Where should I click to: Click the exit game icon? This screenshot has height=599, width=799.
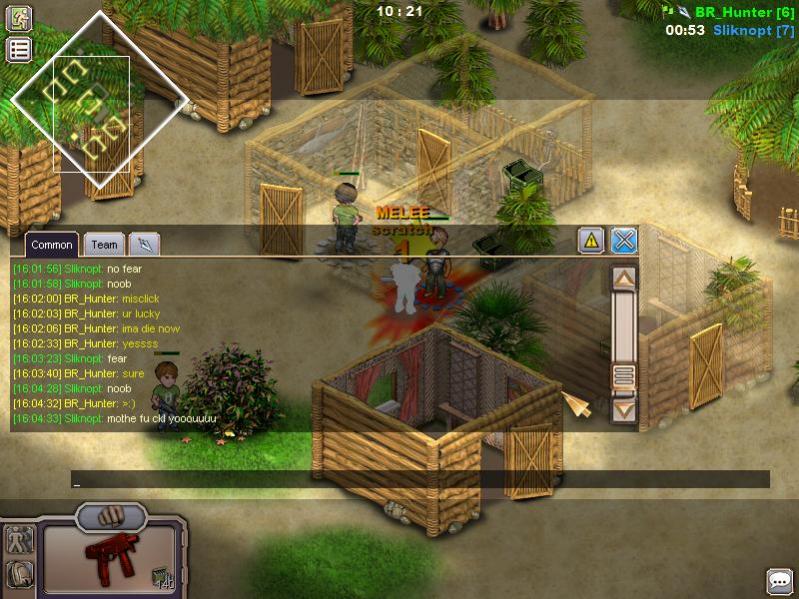click(19, 18)
